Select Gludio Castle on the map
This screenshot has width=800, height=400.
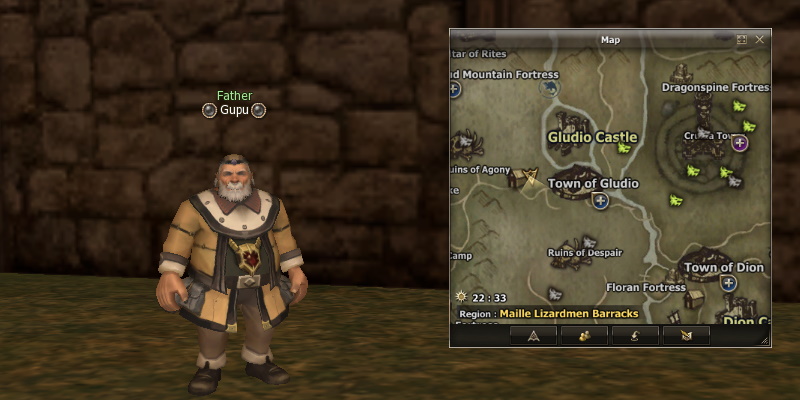[x=592, y=137]
